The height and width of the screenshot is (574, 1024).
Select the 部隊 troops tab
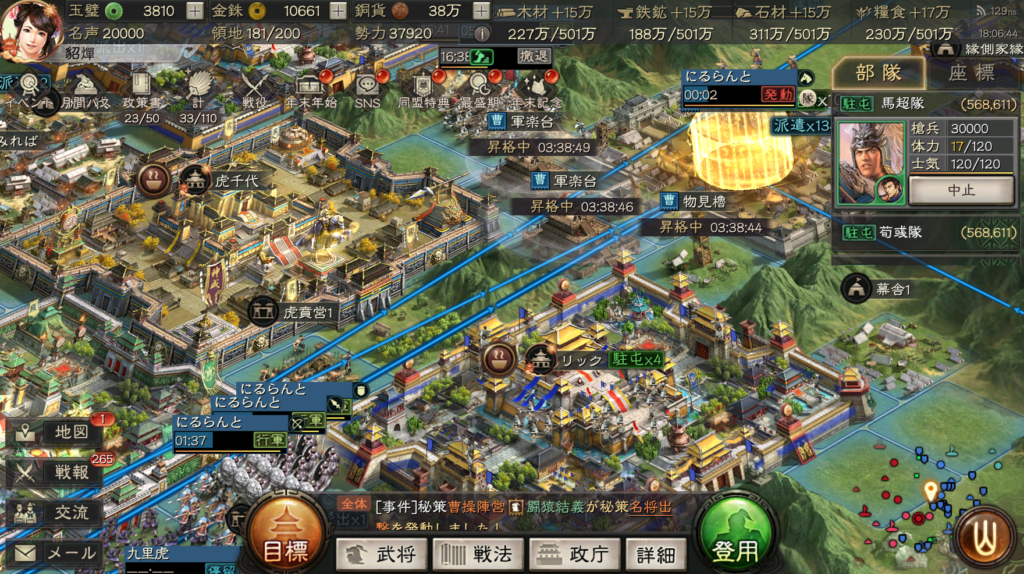(x=879, y=73)
